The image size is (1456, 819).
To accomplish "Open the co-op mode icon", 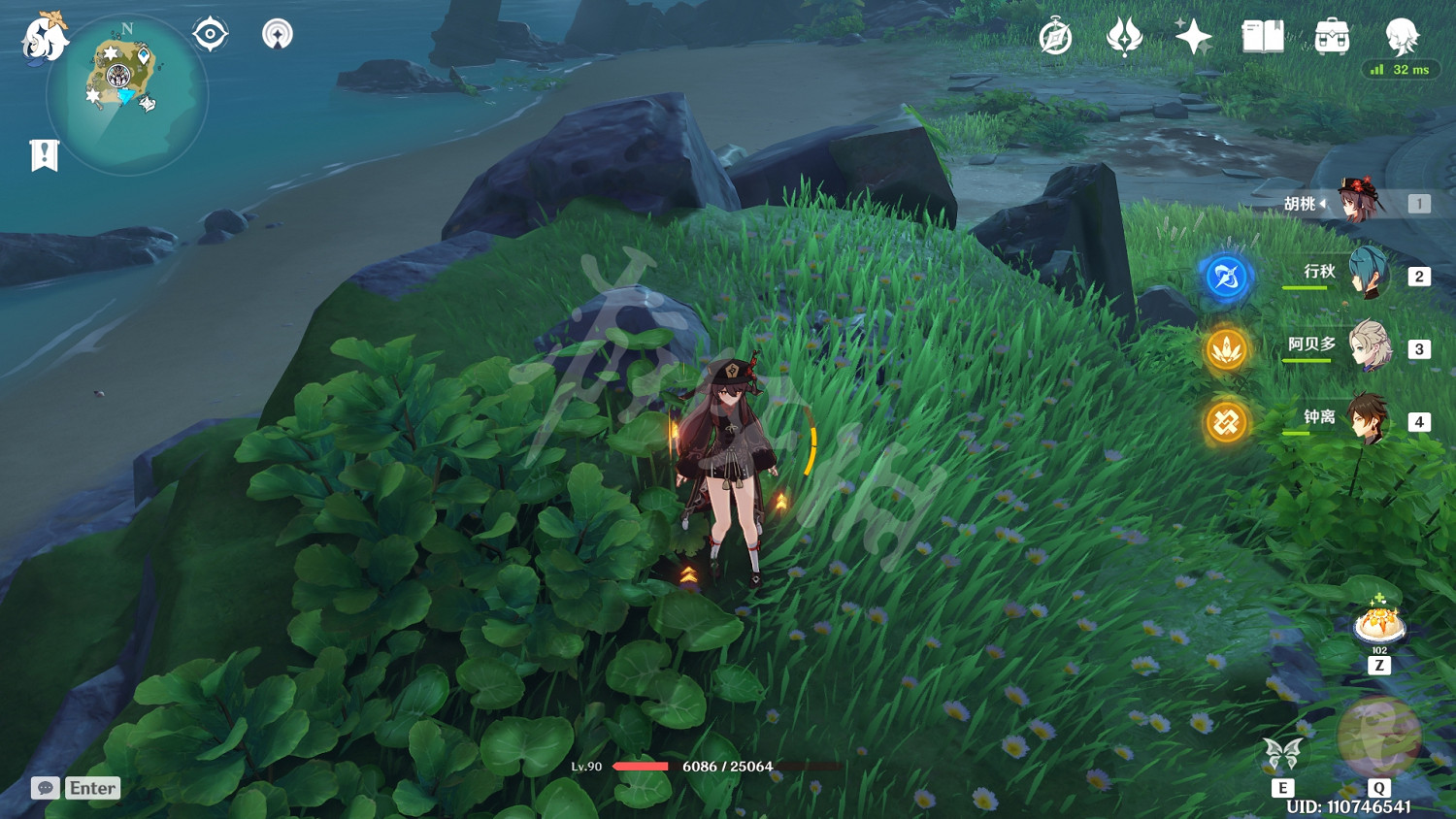I will coord(278,35).
